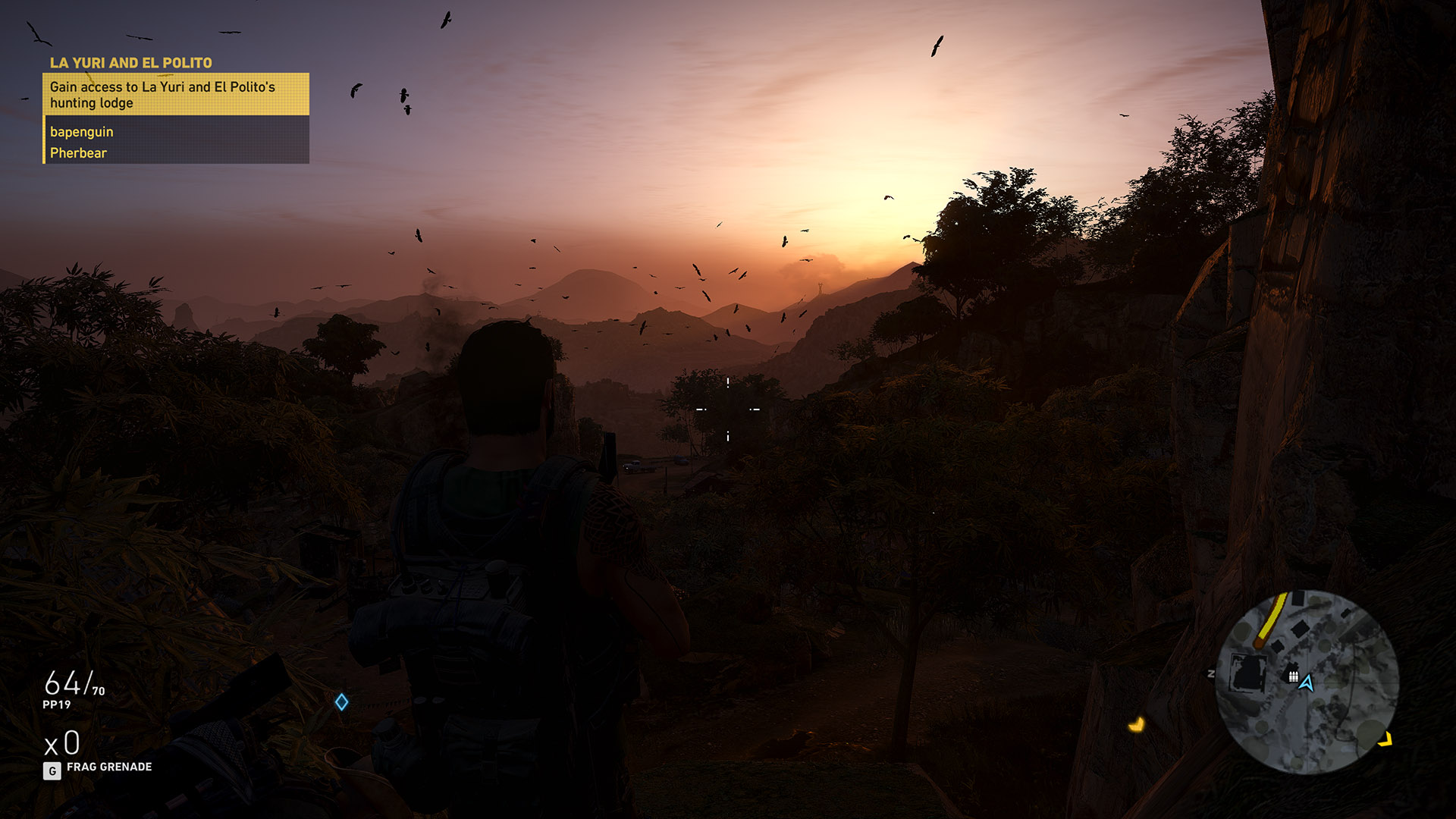Select the frag grenade item
Screen dimensions: 1456x819
(108, 767)
